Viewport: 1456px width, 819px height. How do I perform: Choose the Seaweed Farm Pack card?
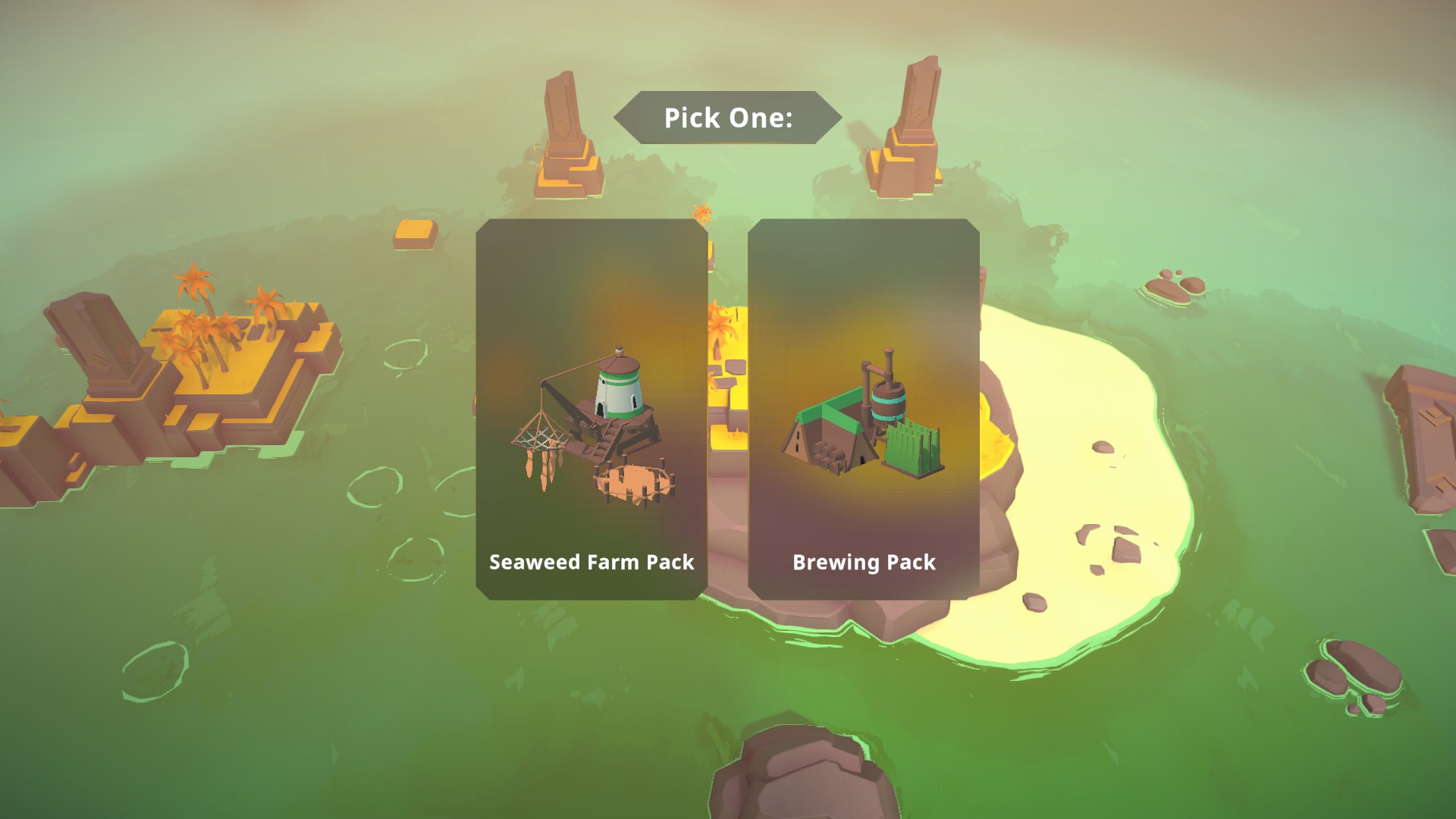pos(591,409)
